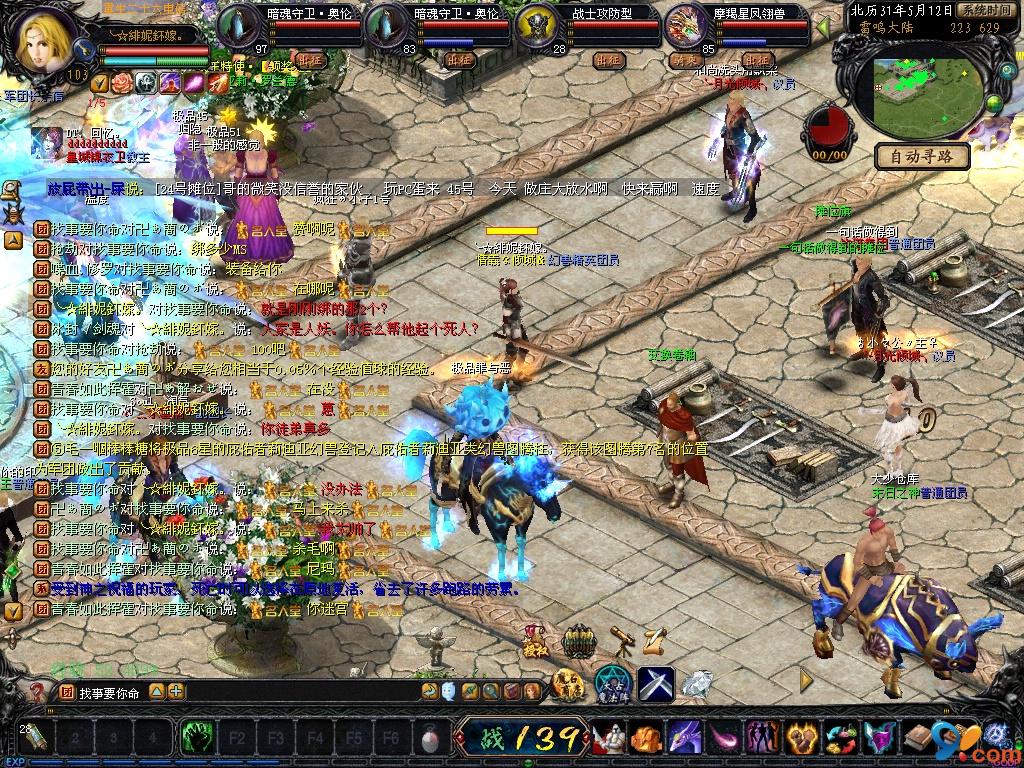
Task: Open the book icon in the bottom menu
Action: [x=915, y=739]
